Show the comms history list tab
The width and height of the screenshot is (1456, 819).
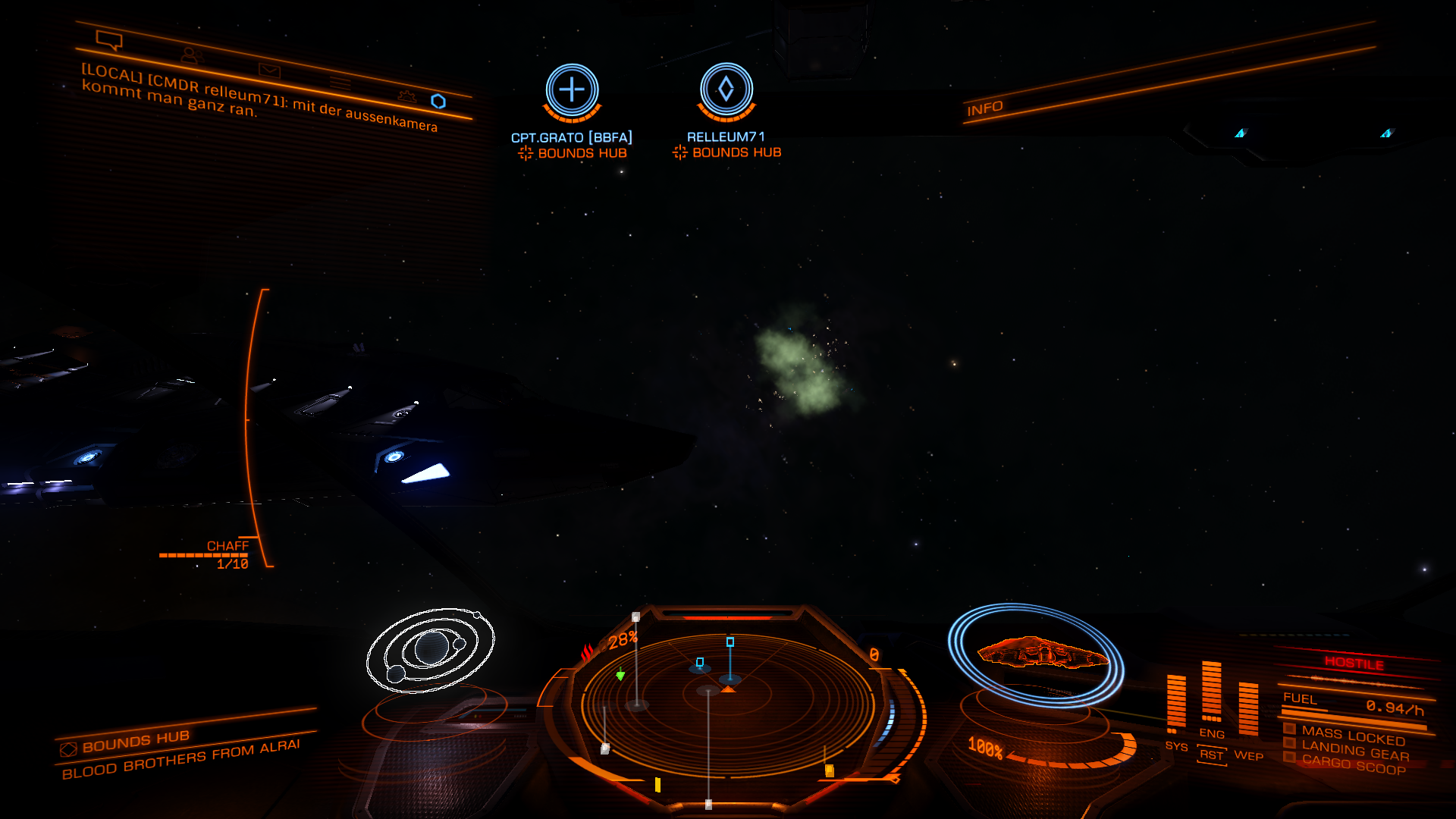(x=340, y=83)
